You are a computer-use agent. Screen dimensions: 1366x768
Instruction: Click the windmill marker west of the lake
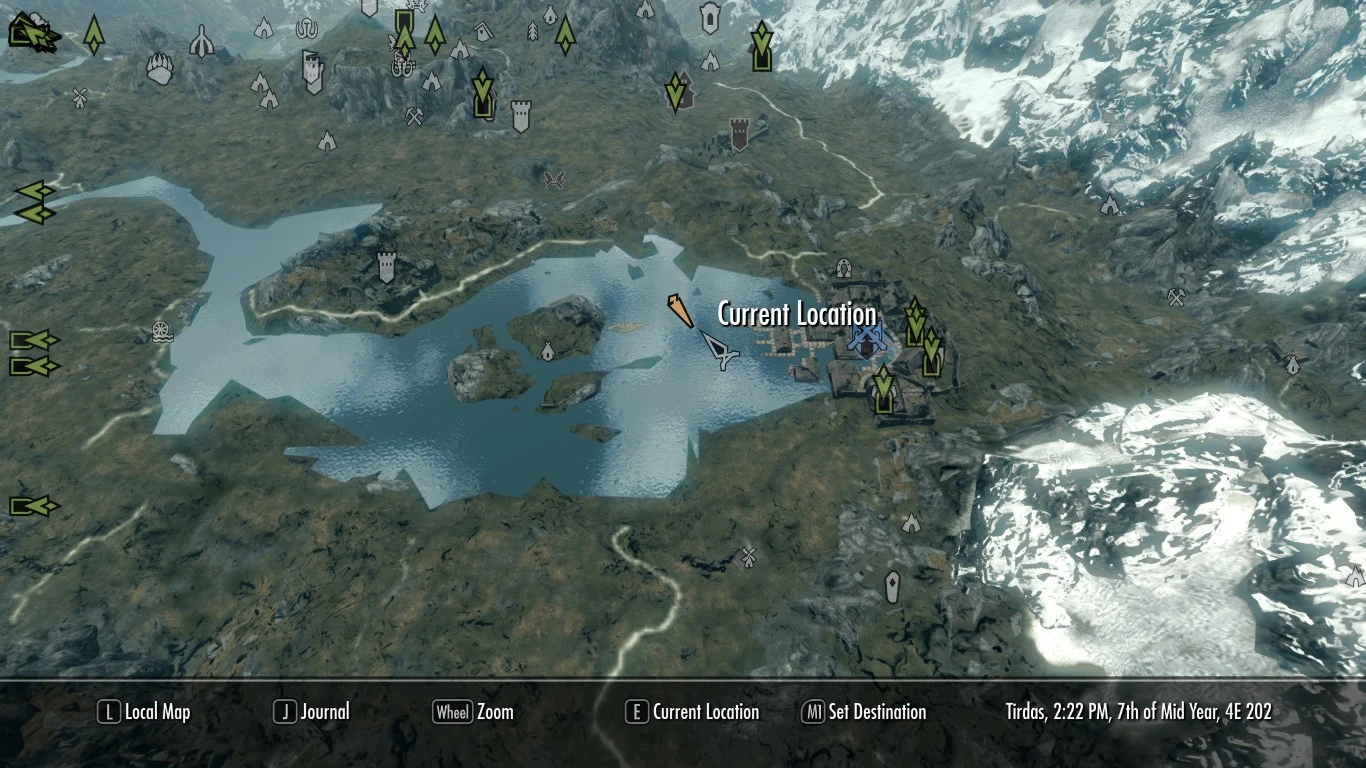(x=160, y=333)
